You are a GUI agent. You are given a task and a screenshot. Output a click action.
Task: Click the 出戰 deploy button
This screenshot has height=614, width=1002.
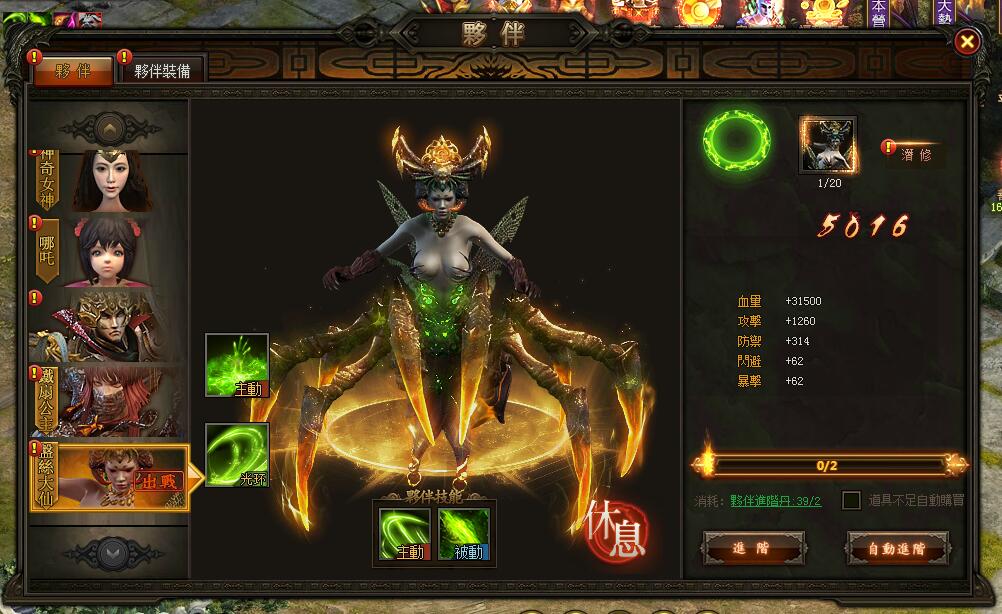pos(159,481)
